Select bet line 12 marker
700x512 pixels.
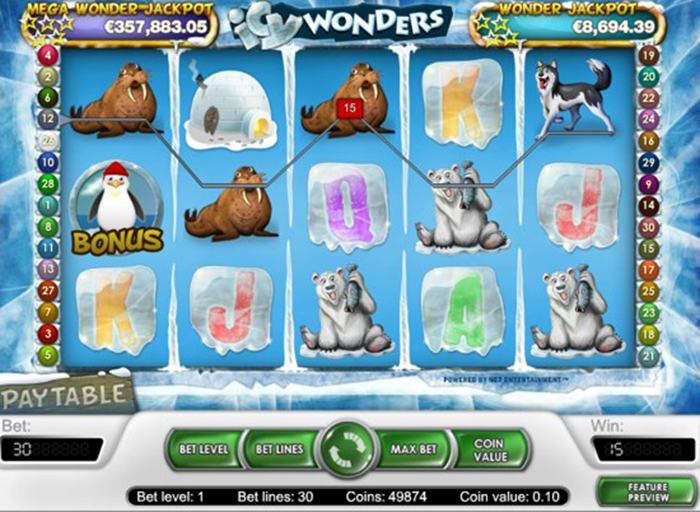coord(48,118)
